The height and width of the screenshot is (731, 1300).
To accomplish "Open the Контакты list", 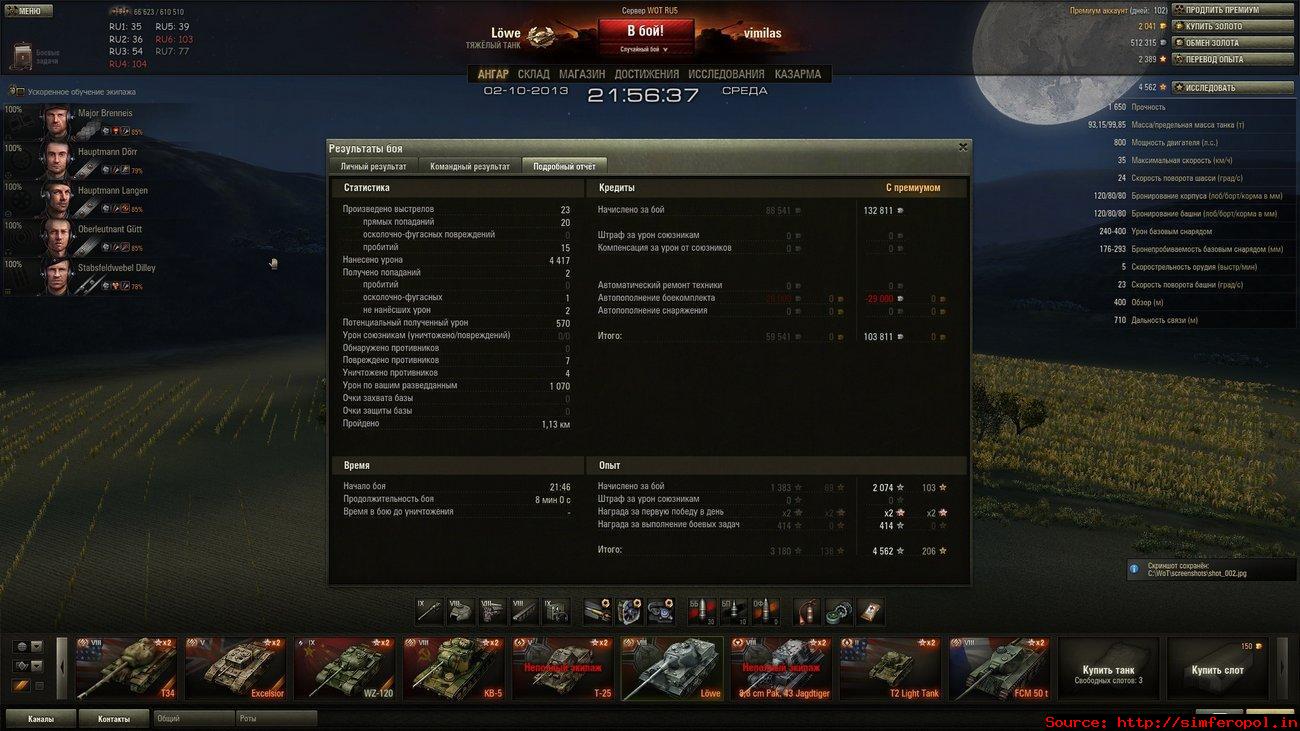I will (113, 718).
